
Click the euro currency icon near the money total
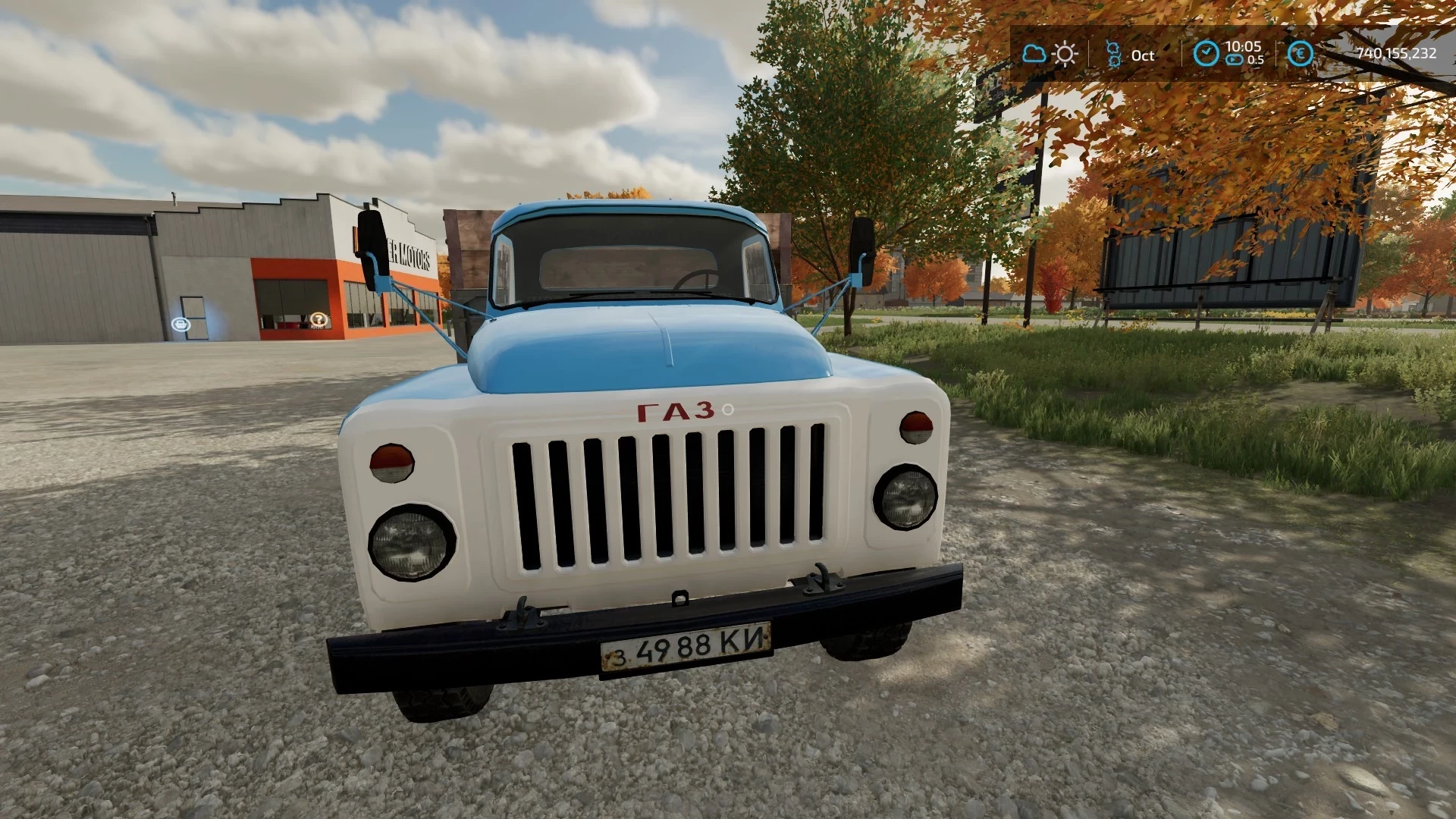(1301, 54)
